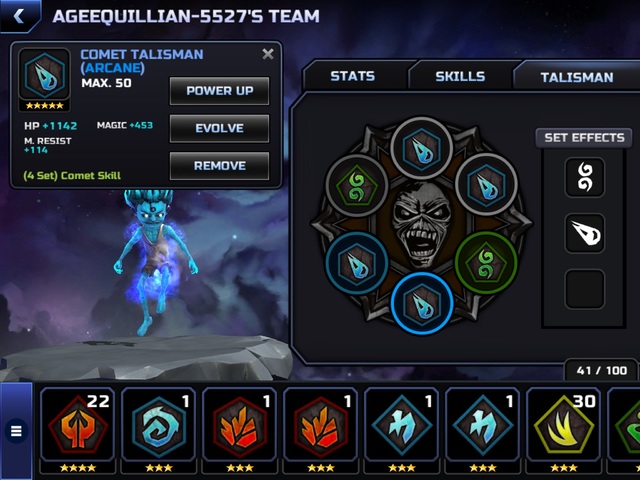
Task: Show the Set Effects list
Action: (x=585, y=138)
